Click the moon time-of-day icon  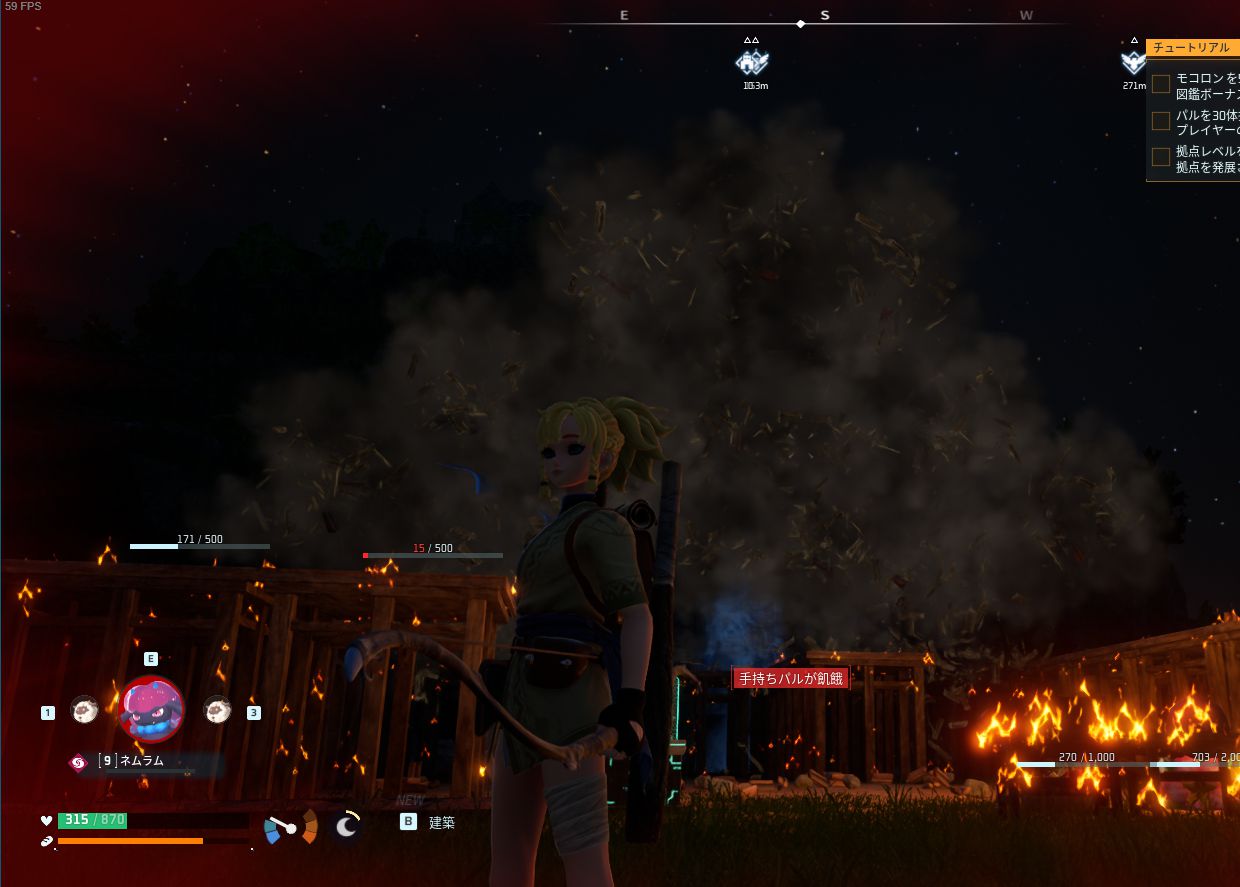346,825
